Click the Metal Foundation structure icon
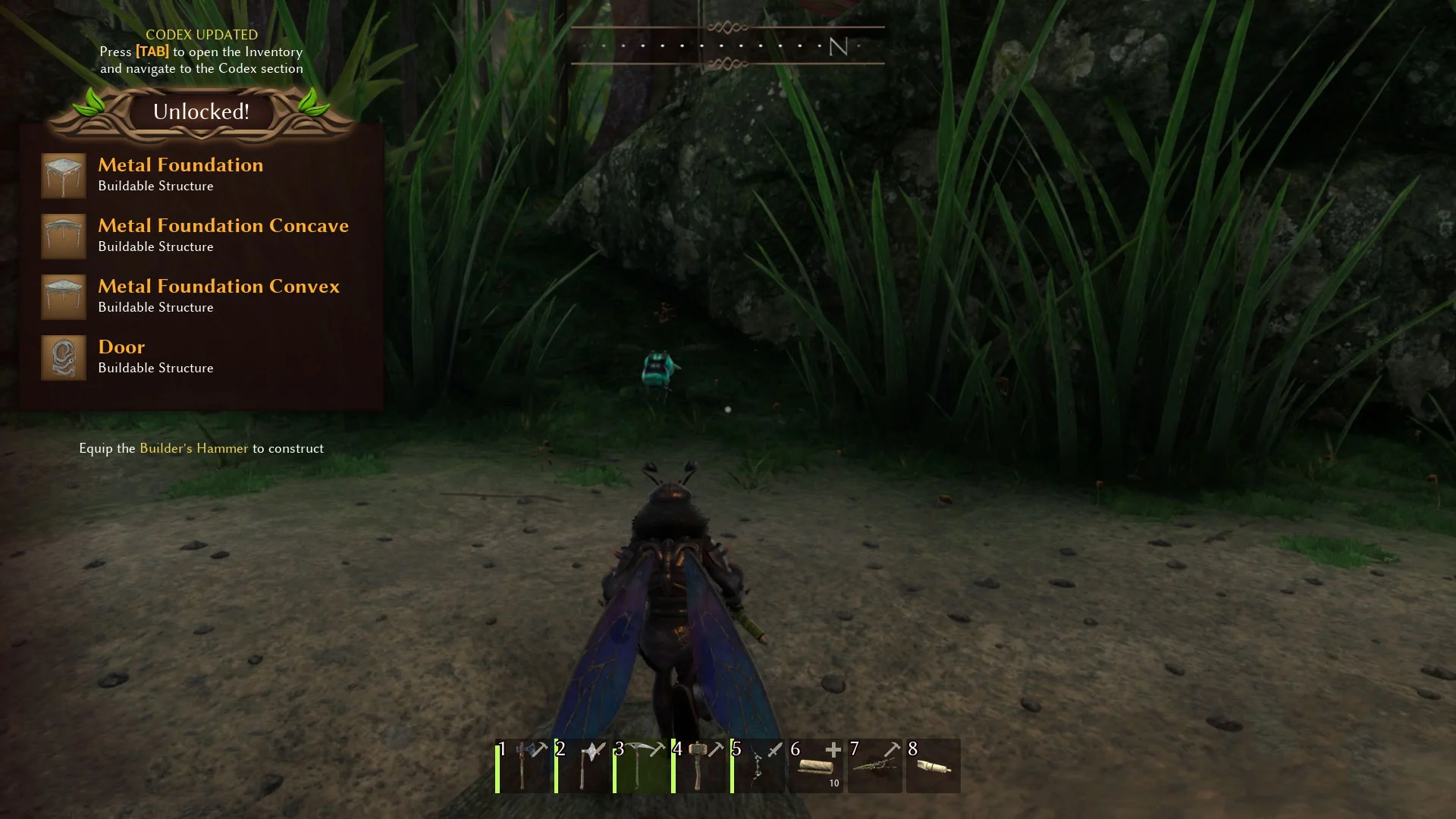The image size is (1456, 819). click(64, 175)
